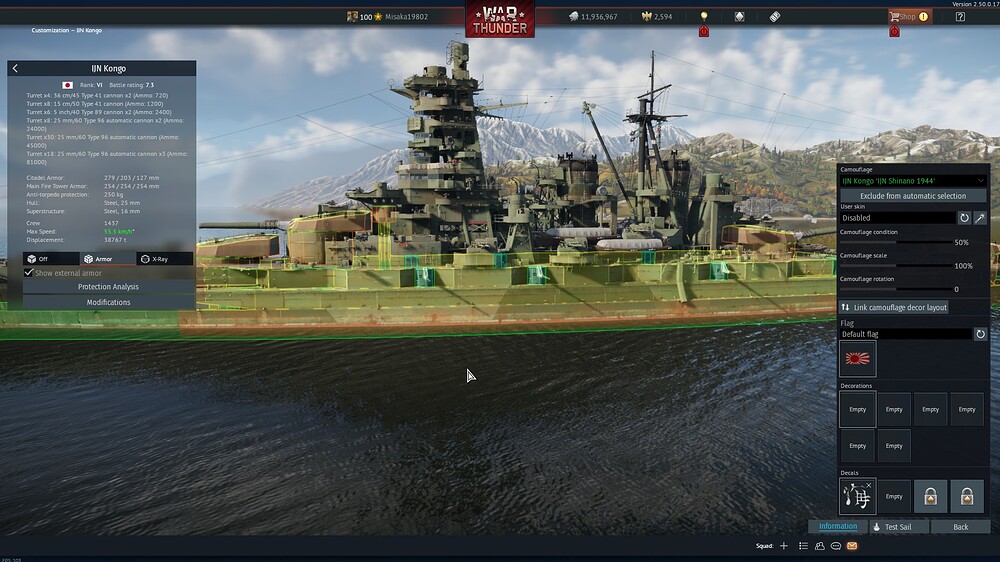
Task: Select the X-Ray view mode
Action: 165,259
